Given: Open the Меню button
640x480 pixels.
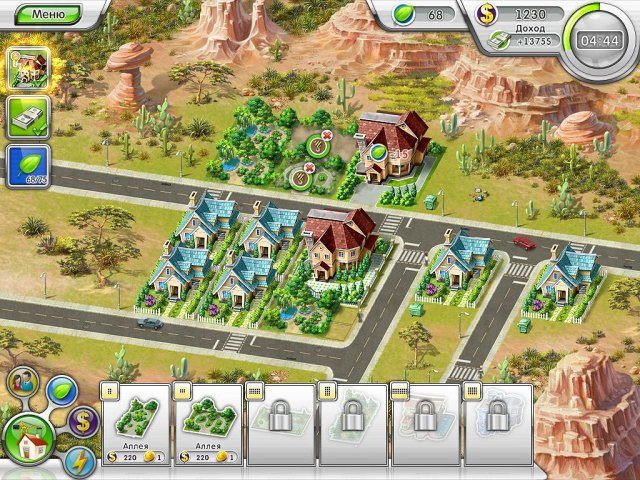Looking at the screenshot, I should tap(48, 14).
